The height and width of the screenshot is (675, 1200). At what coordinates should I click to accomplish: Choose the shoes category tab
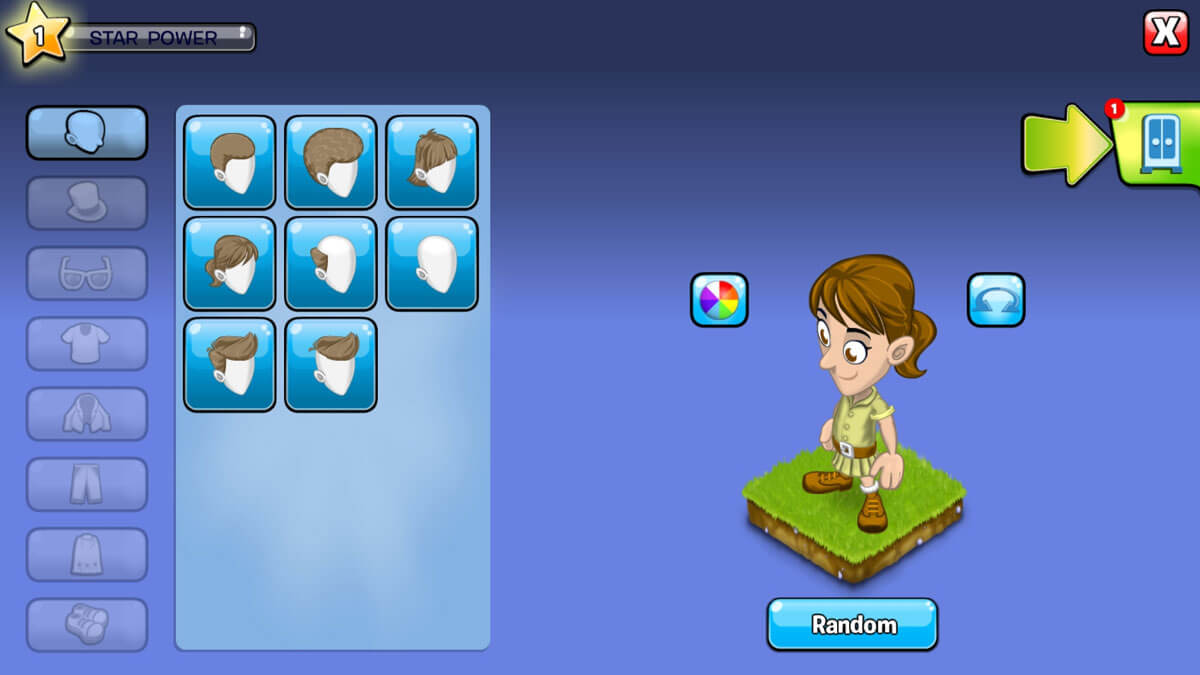click(x=86, y=624)
